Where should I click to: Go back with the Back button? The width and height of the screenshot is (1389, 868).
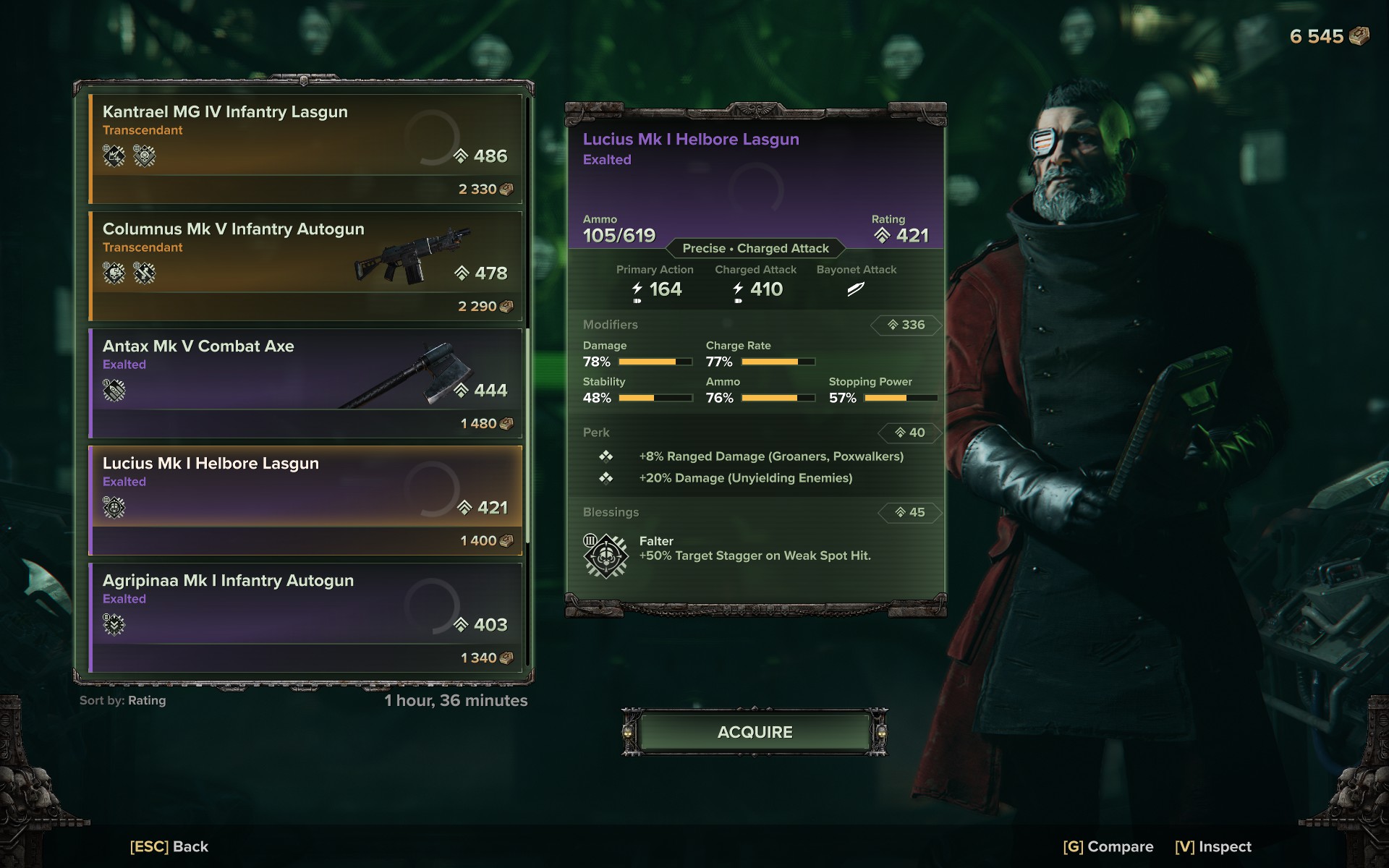[x=169, y=846]
